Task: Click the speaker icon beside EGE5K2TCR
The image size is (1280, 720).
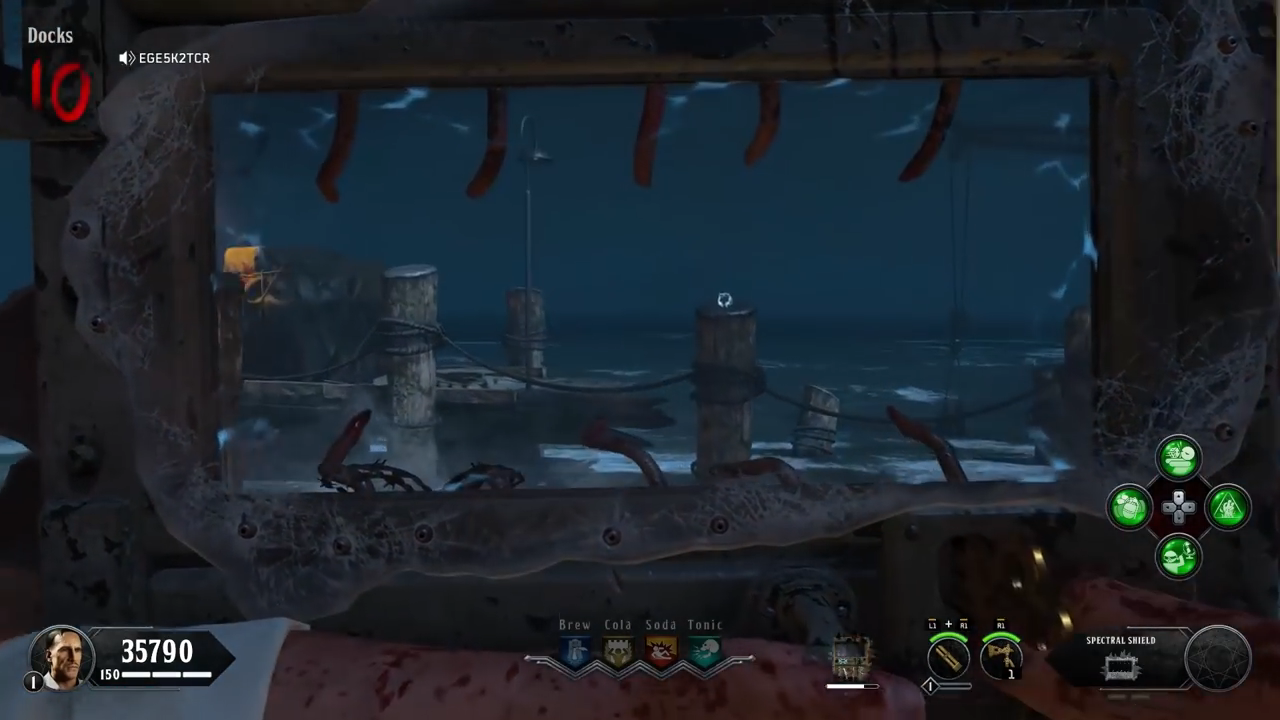Action: (127, 58)
